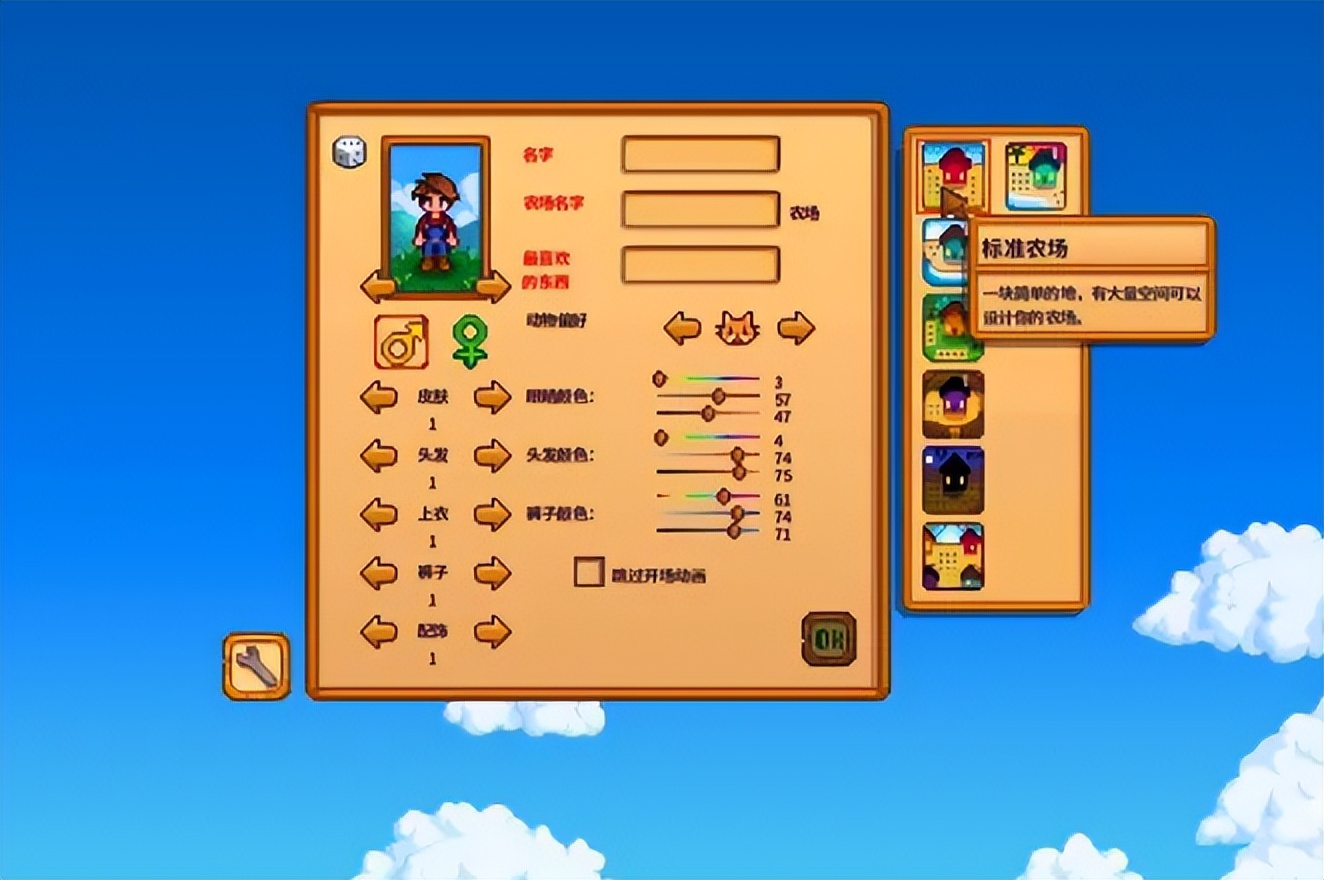Click the 农场名字 farm name field
1324x880 pixels.
pyautogui.click(x=700, y=209)
